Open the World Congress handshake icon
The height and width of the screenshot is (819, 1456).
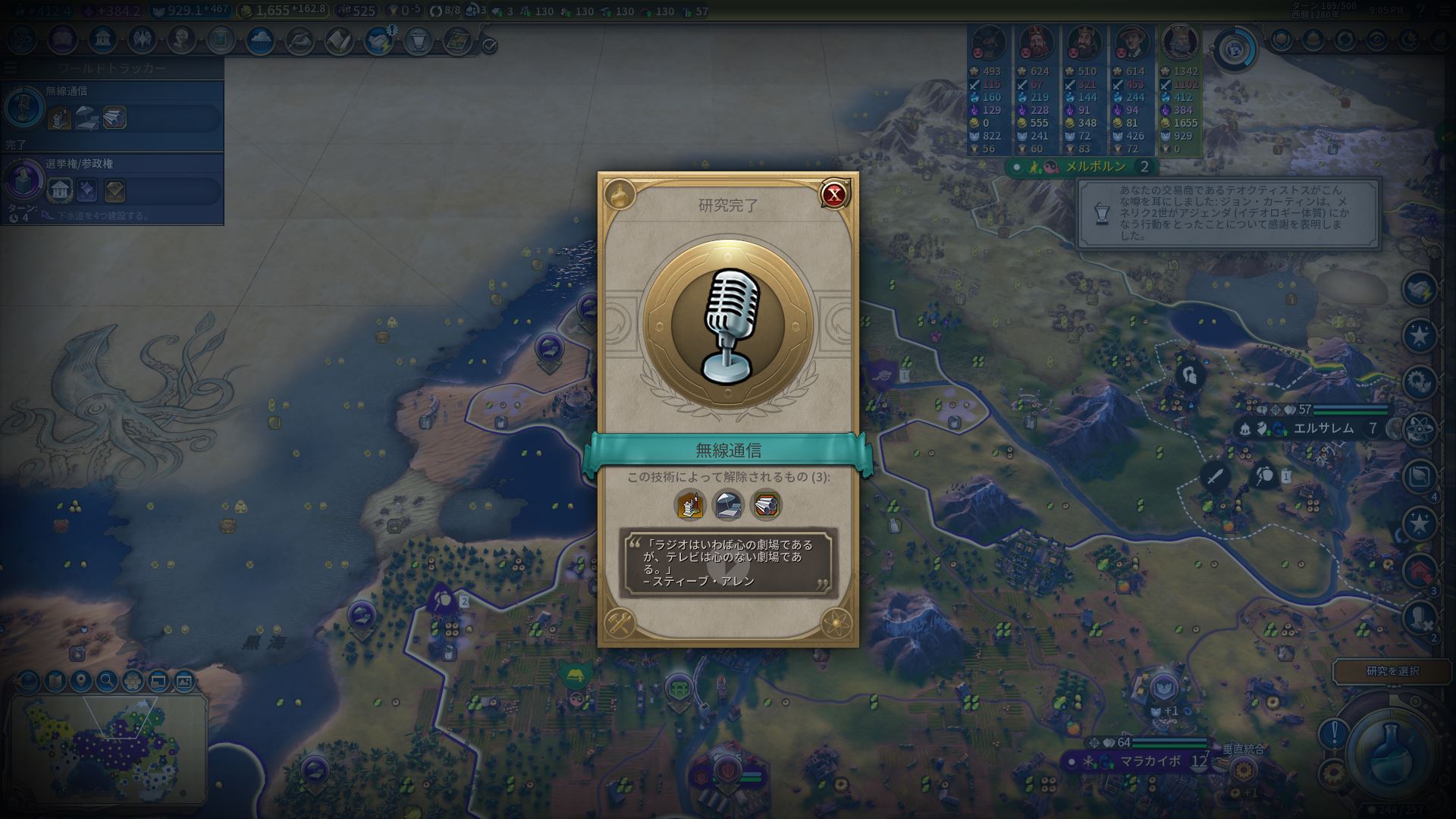click(377, 39)
